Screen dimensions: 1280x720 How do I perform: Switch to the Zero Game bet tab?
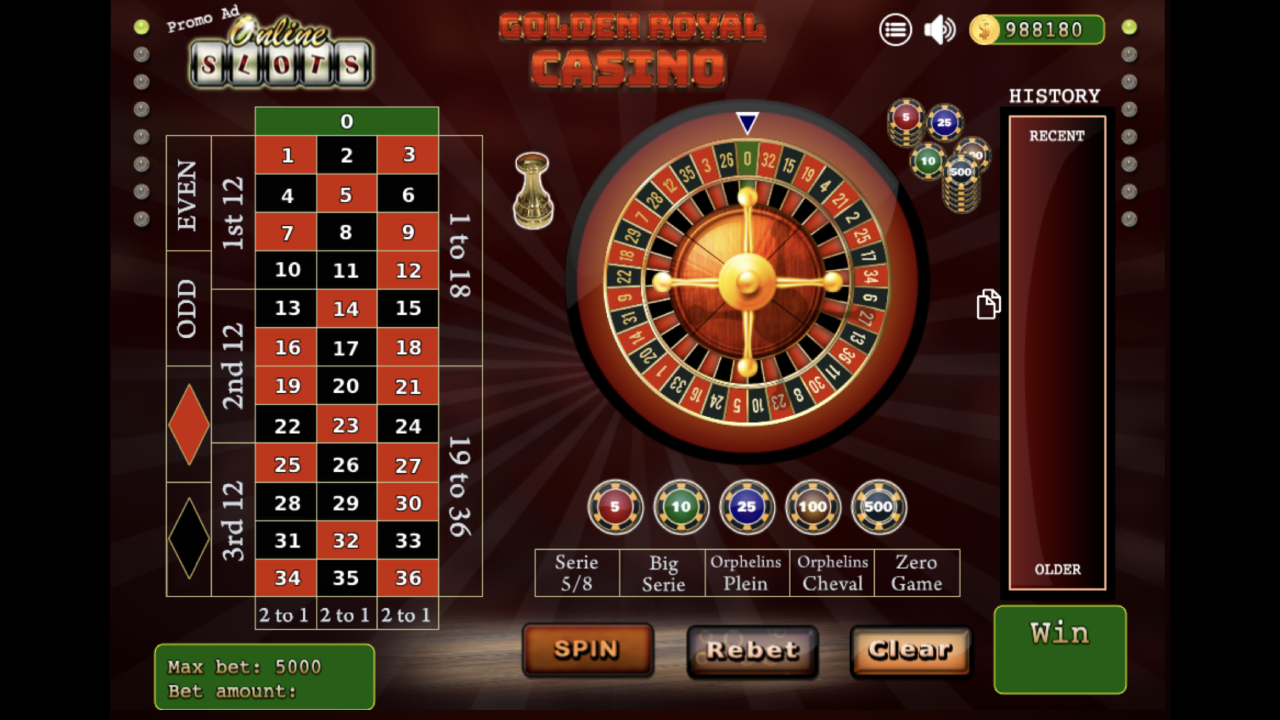(917, 572)
